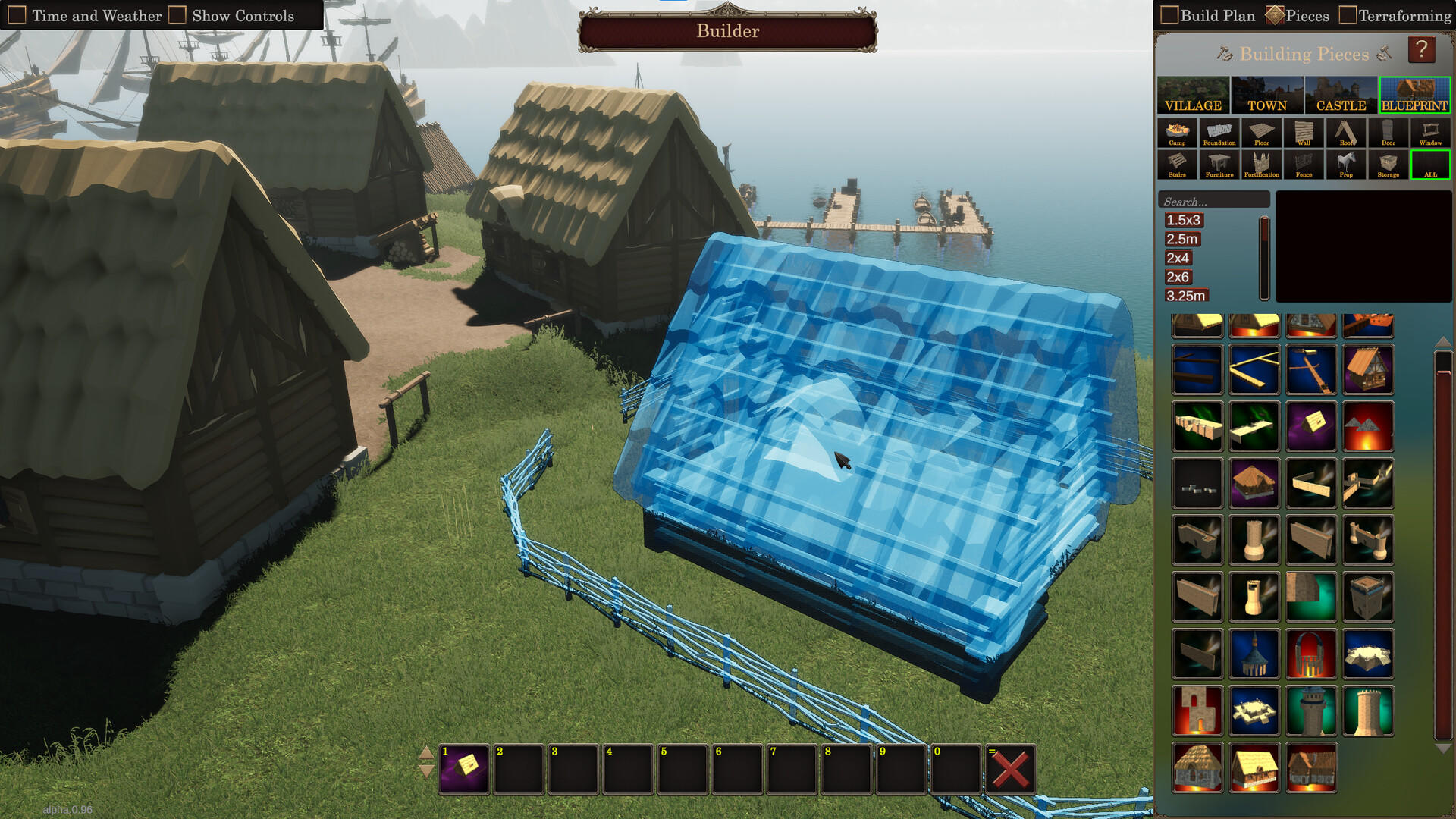Open the Fortification pieces category
This screenshot has width=1456, height=819.
pyautogui.click(x=1263, y=165)
